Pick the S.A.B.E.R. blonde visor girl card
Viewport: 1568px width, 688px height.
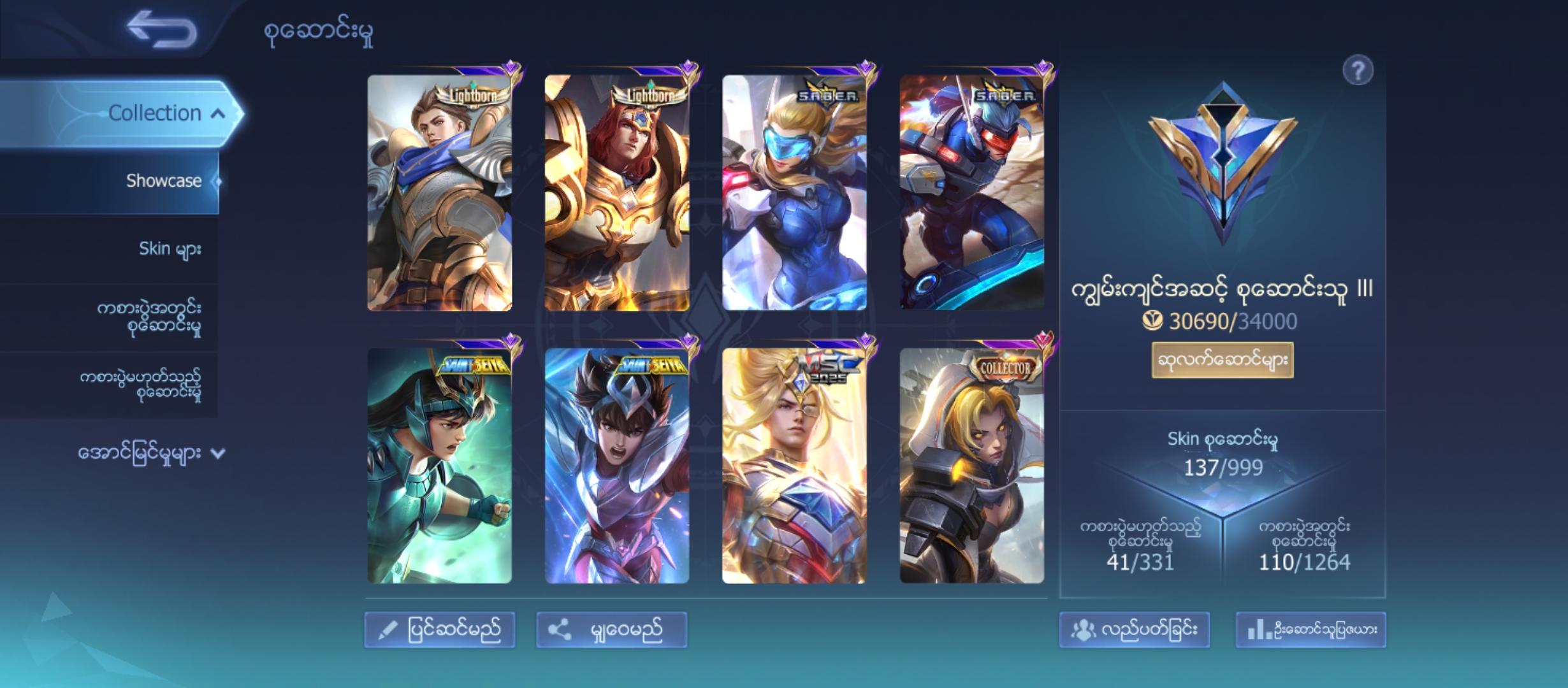point(794,193)
